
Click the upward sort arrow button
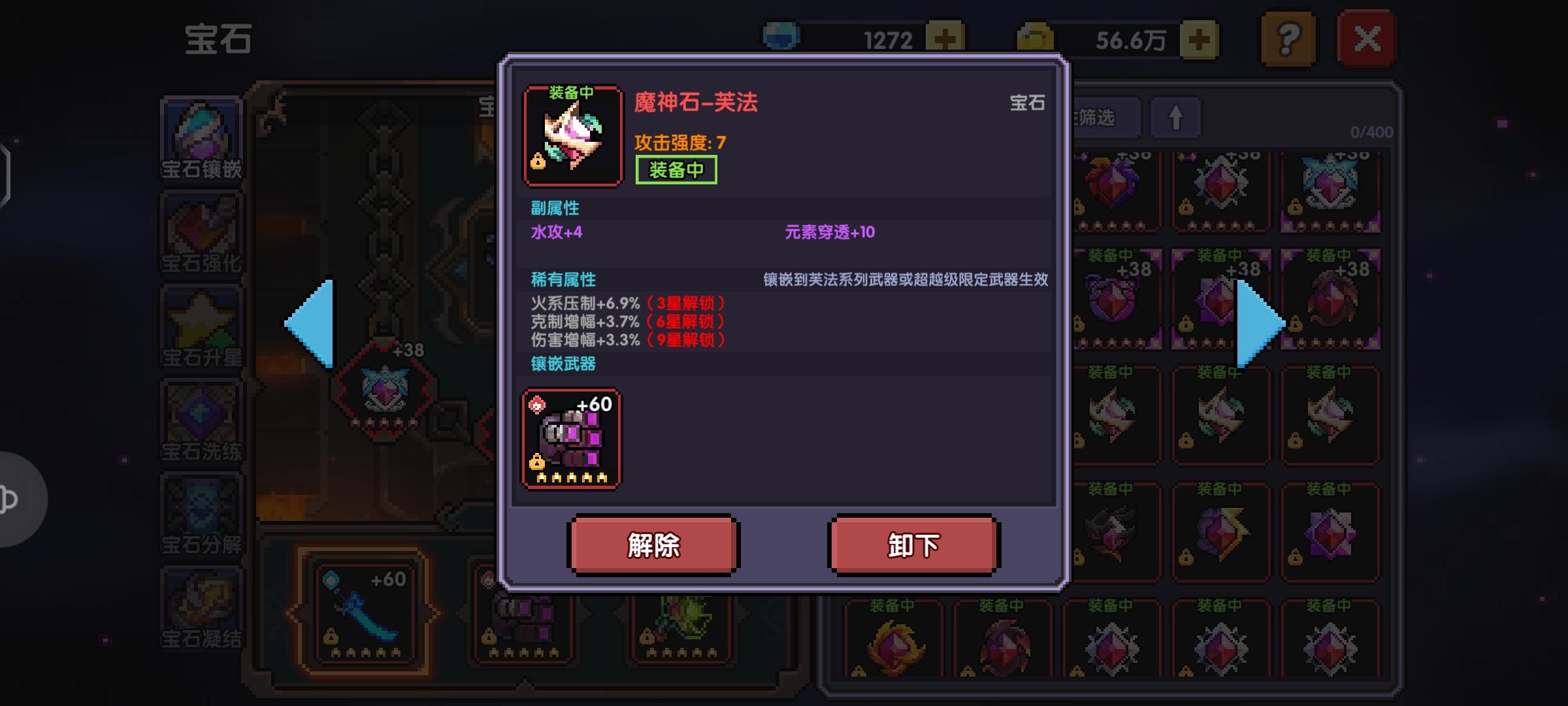(1175, 116)
